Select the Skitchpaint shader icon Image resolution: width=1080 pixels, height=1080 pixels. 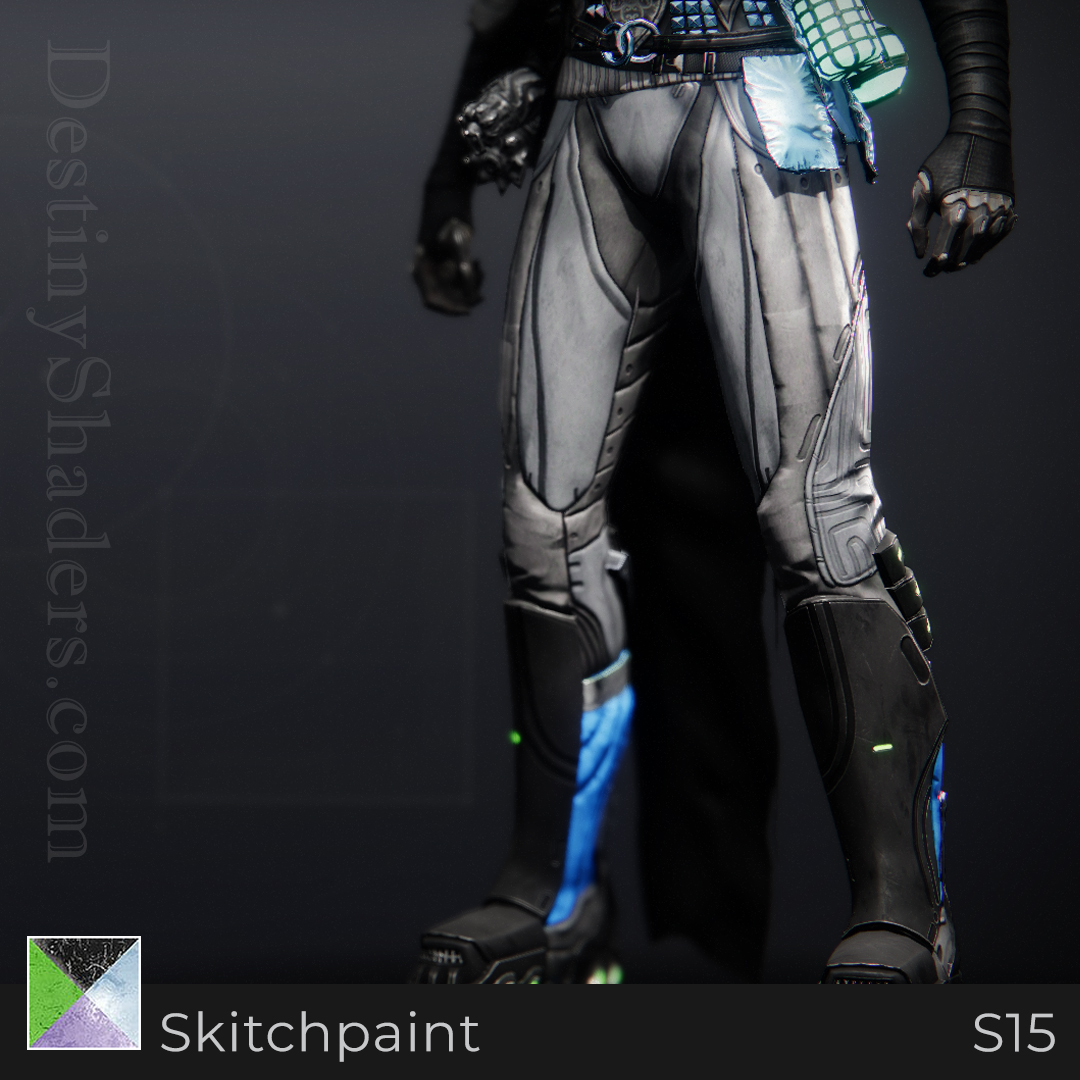pos(84,992)
